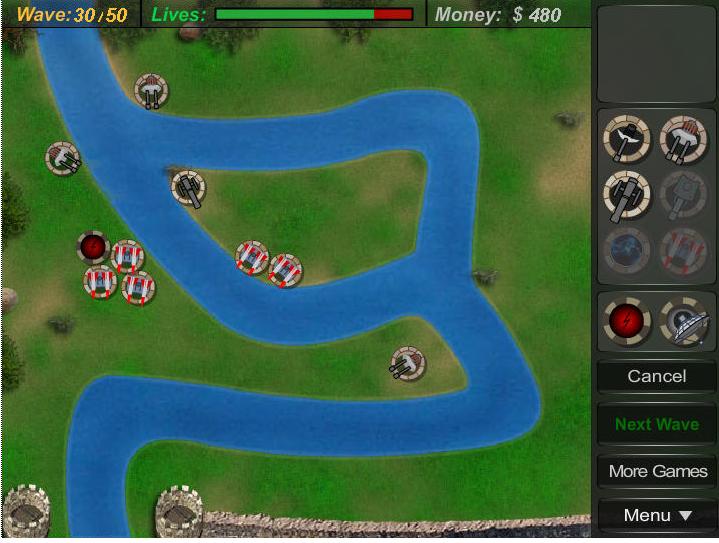Image resolution: width=719 pixels, height=543 pixels.
Task: Activate the red lightning special ability
Action: click(x=628, y=321)
